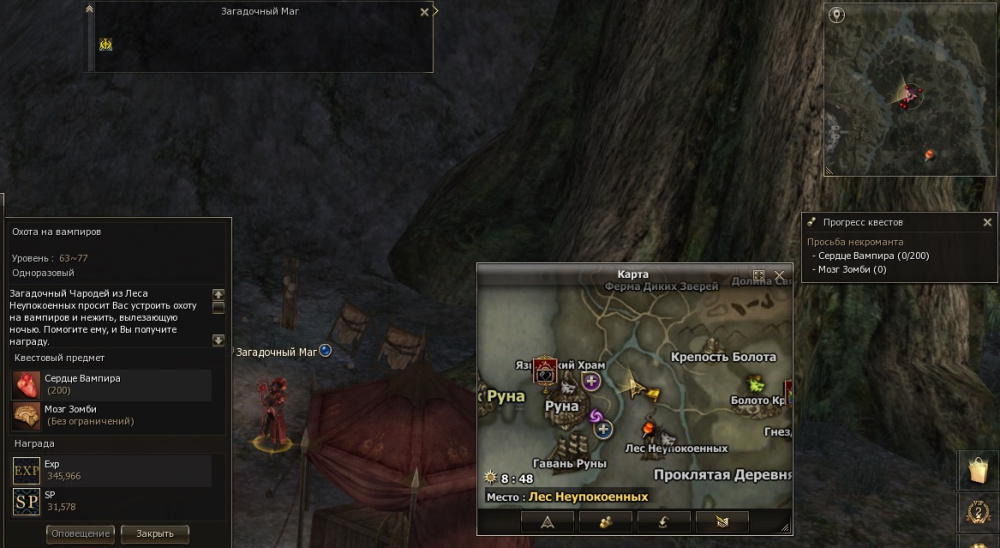Click the party members map toolbar button
The height and width of the screenshot is (548, 1000).
click(x=604, y=521)
